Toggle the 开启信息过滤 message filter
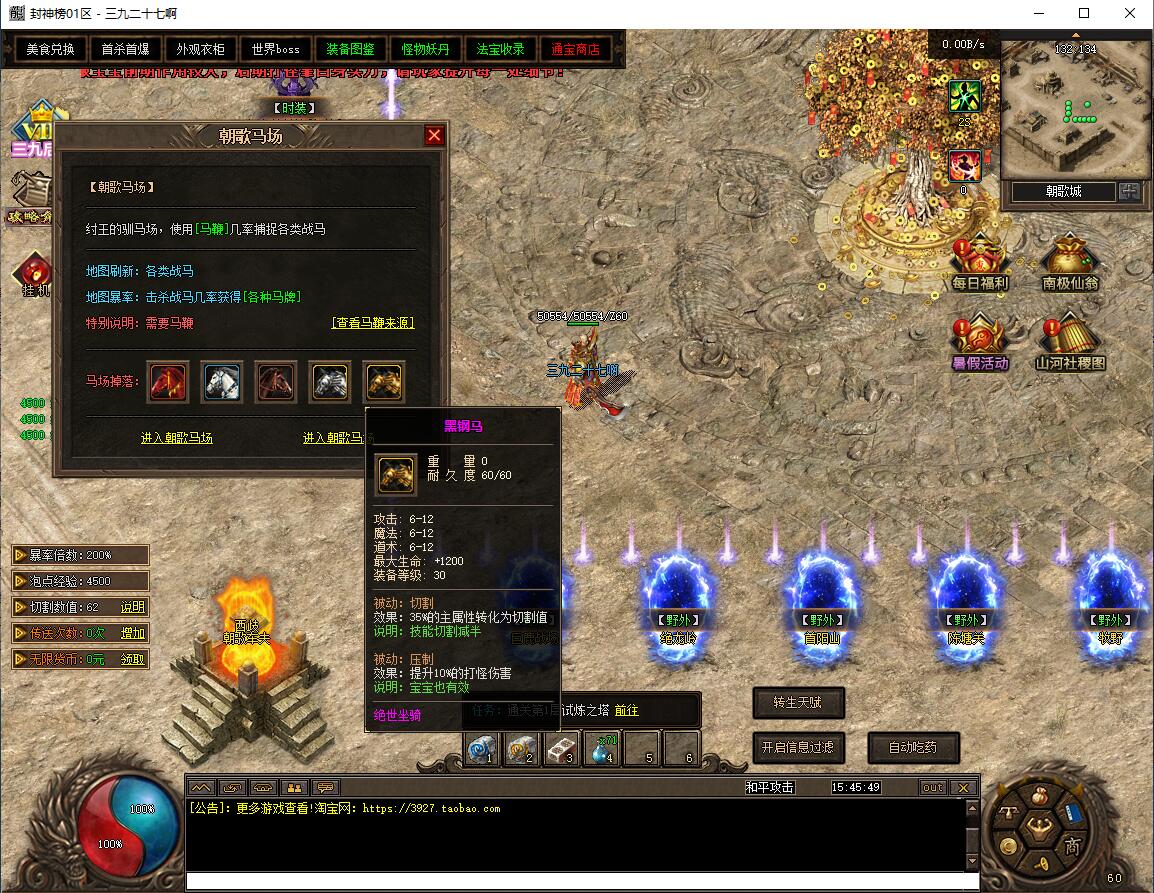Screen dimensions: 1154x893 (x=797, y=747)
